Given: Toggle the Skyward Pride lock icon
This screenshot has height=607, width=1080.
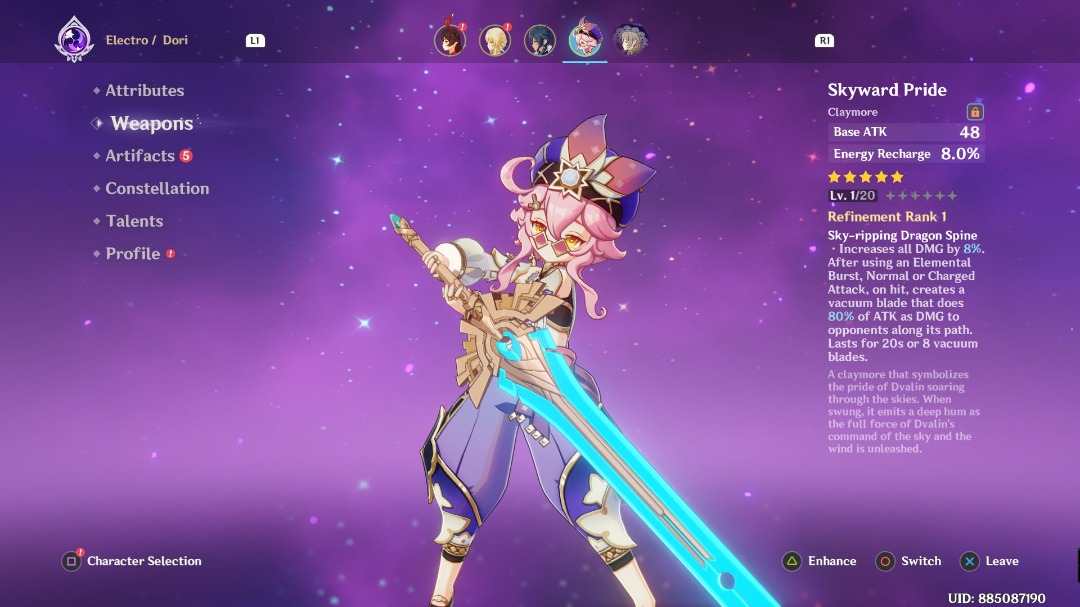Looking at the screenshot, I should 975,112.
